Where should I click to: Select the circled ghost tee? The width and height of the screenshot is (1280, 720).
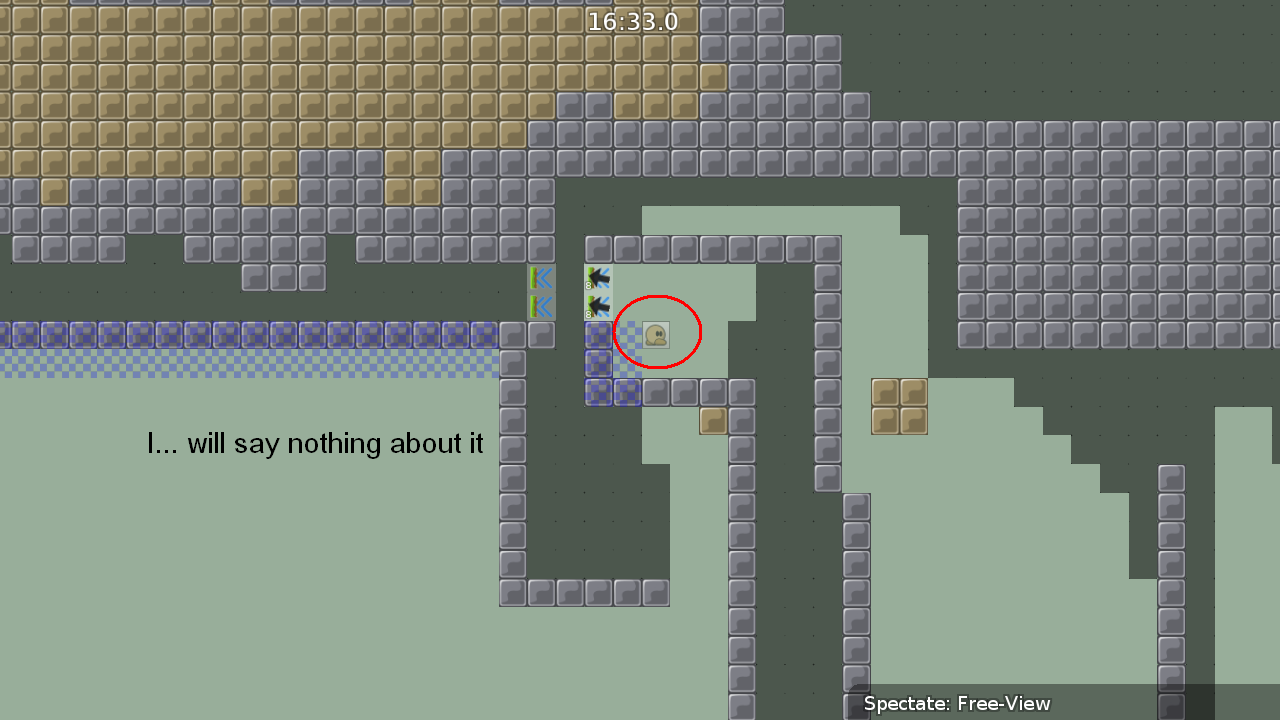(x=657, y=334)
